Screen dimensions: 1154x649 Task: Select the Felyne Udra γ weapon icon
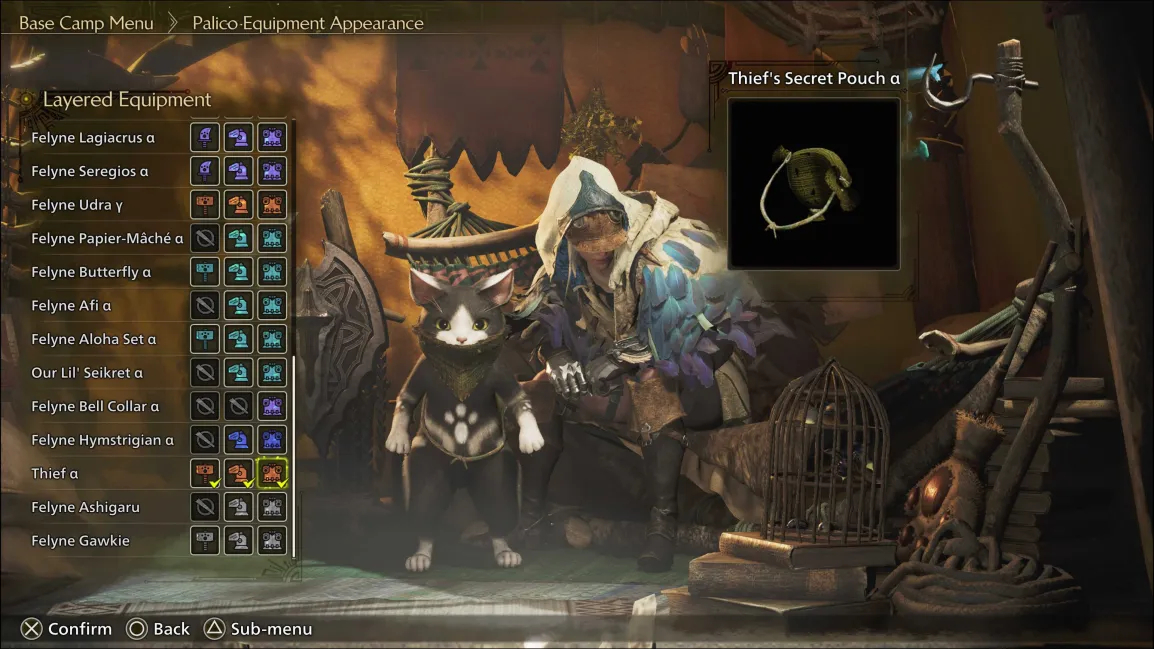click(x=205, y=205)
